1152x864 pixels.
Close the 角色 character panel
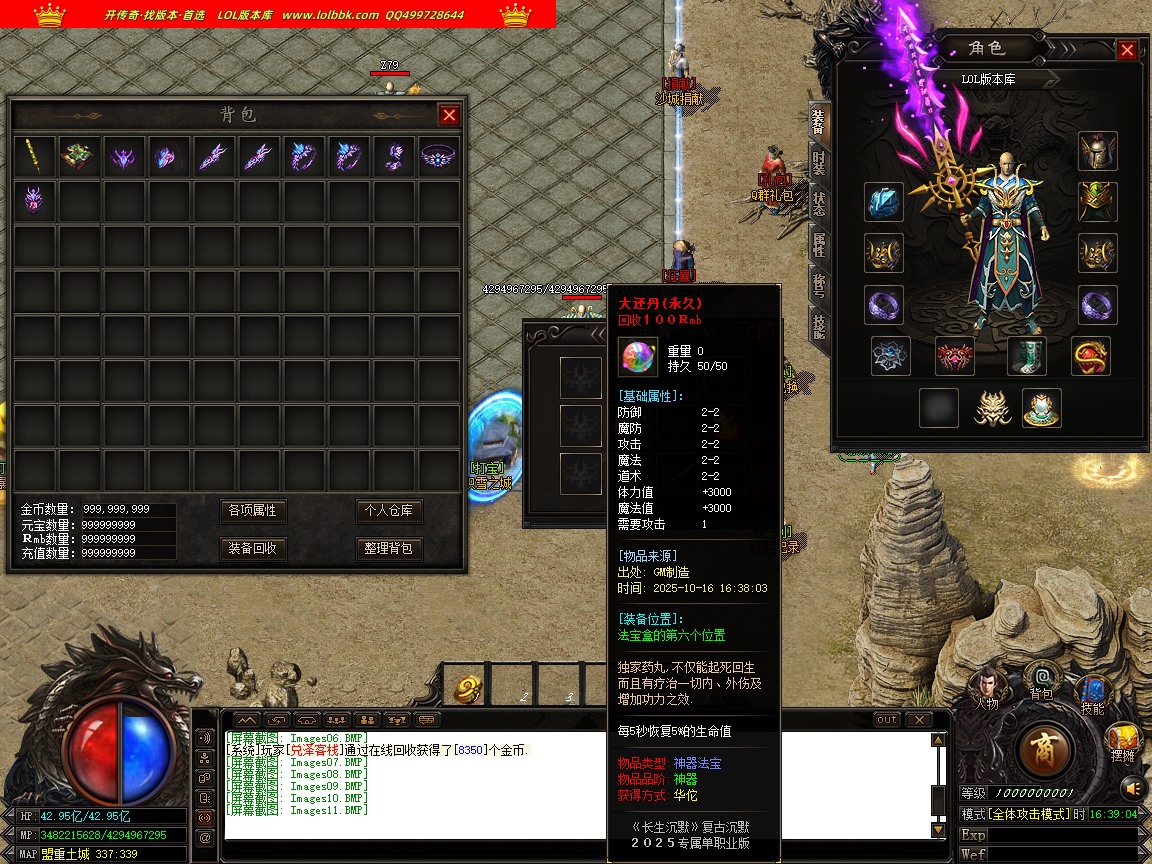tap(1127, 50)
